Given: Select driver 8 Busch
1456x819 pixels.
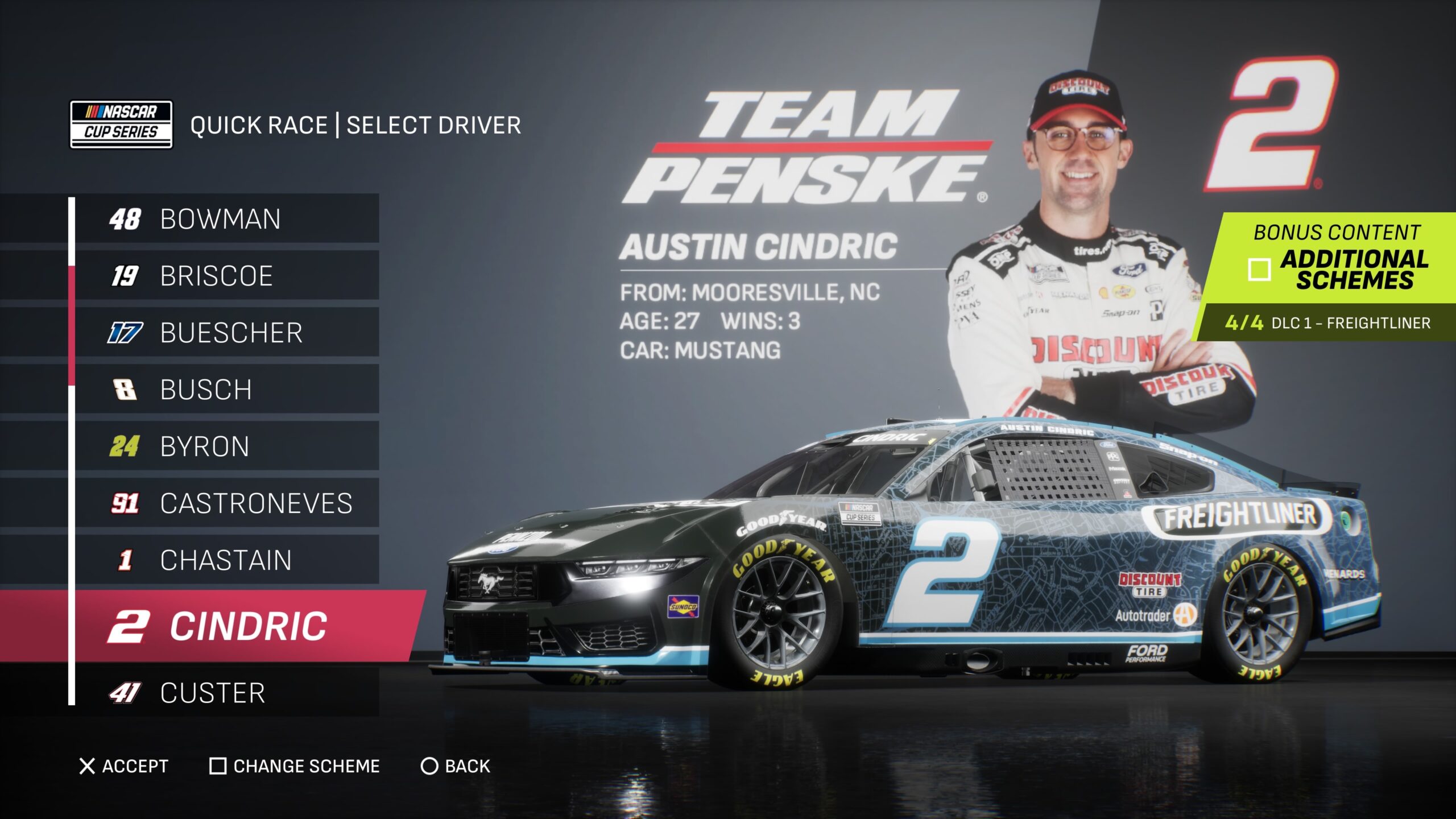Looking at the screenshot, I should (x=226, y=390).
